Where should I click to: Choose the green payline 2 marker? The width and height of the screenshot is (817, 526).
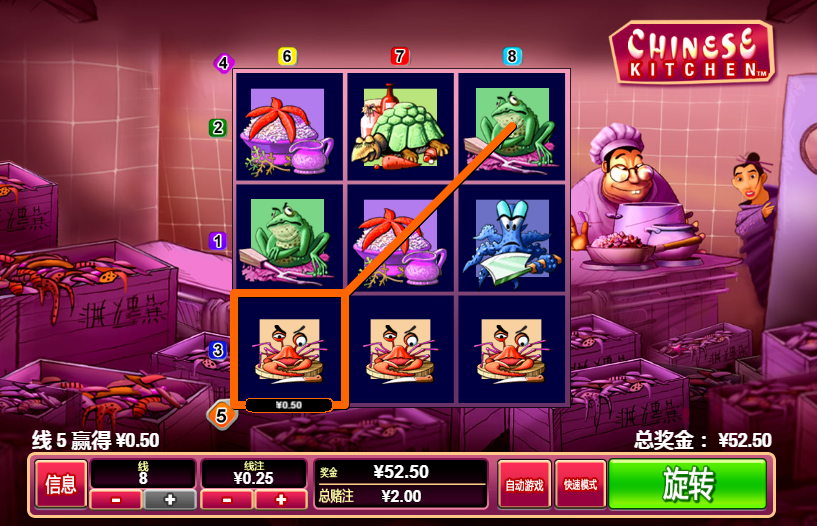pos(218,128)
